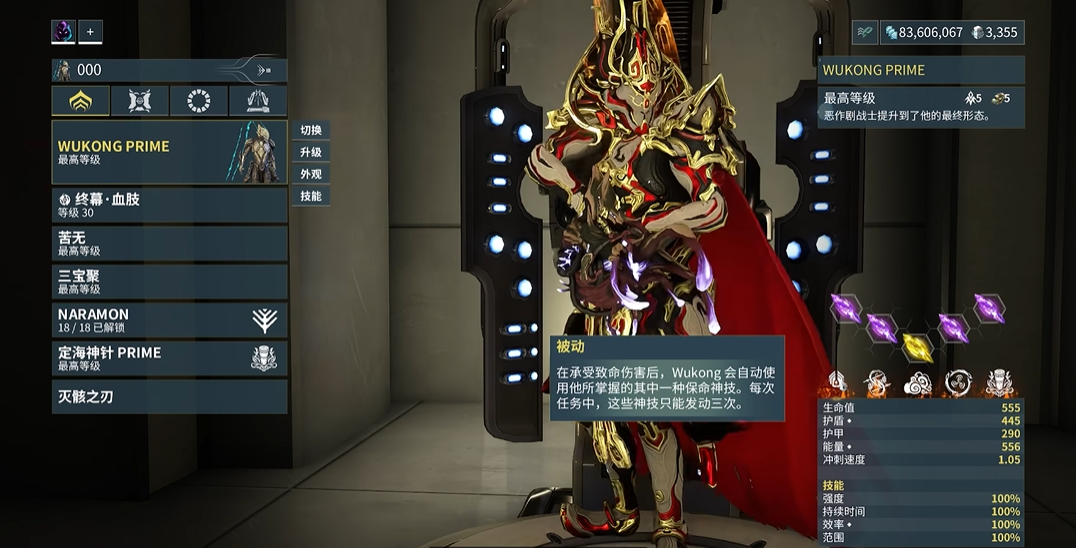Switch to the second loadout category tab
1076x548 pixels.
(x=140, y=101)
